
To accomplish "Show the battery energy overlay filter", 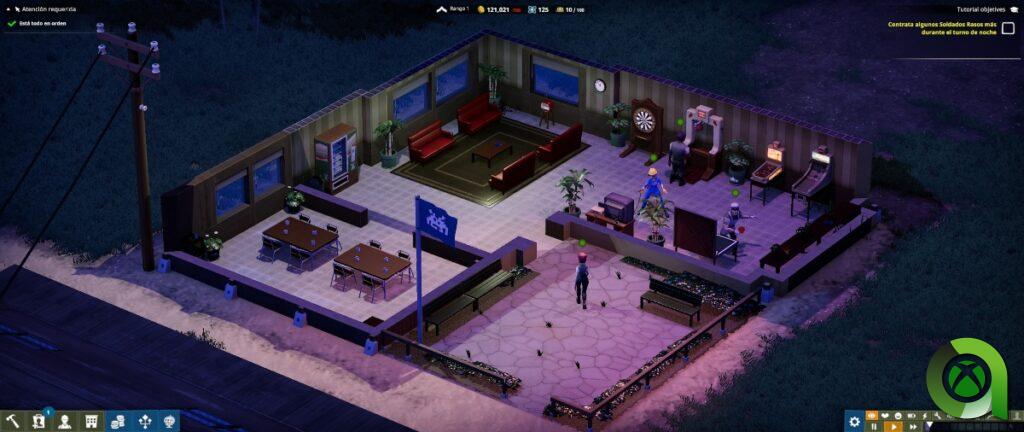I will [912, 414].
